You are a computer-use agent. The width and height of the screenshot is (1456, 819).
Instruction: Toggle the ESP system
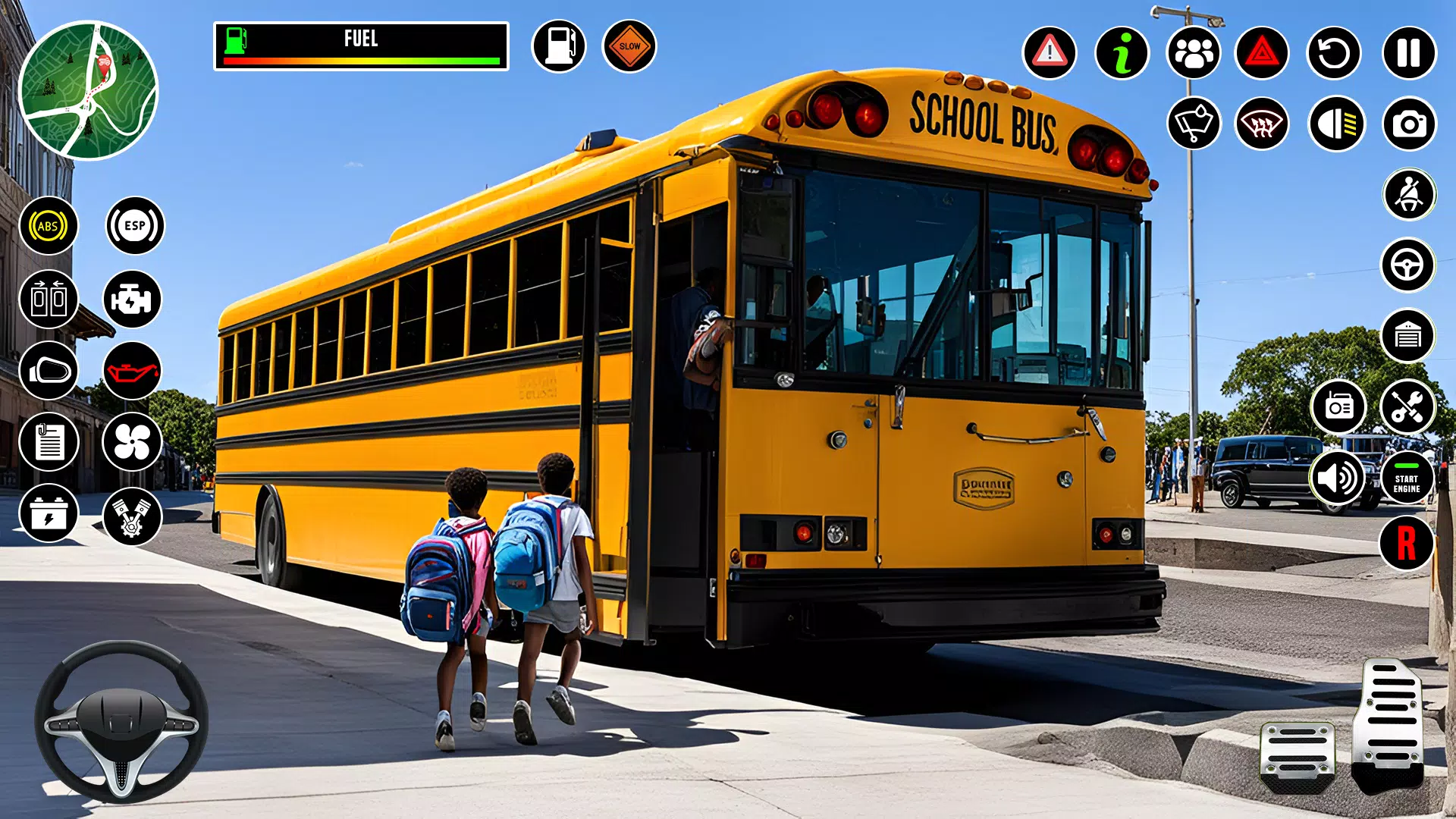tap(131, 224)
